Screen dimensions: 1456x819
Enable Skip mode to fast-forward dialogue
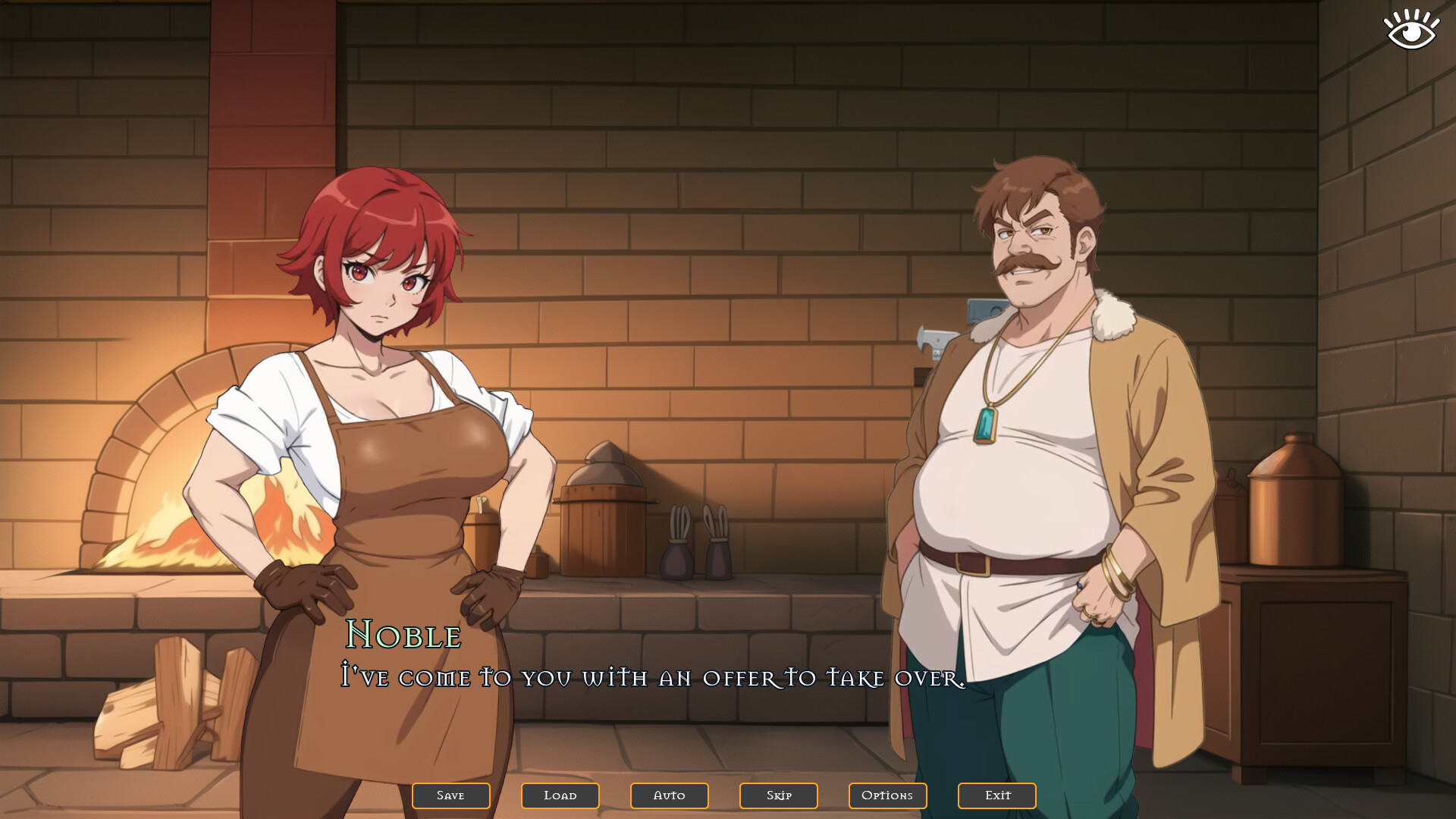point(778,795)
